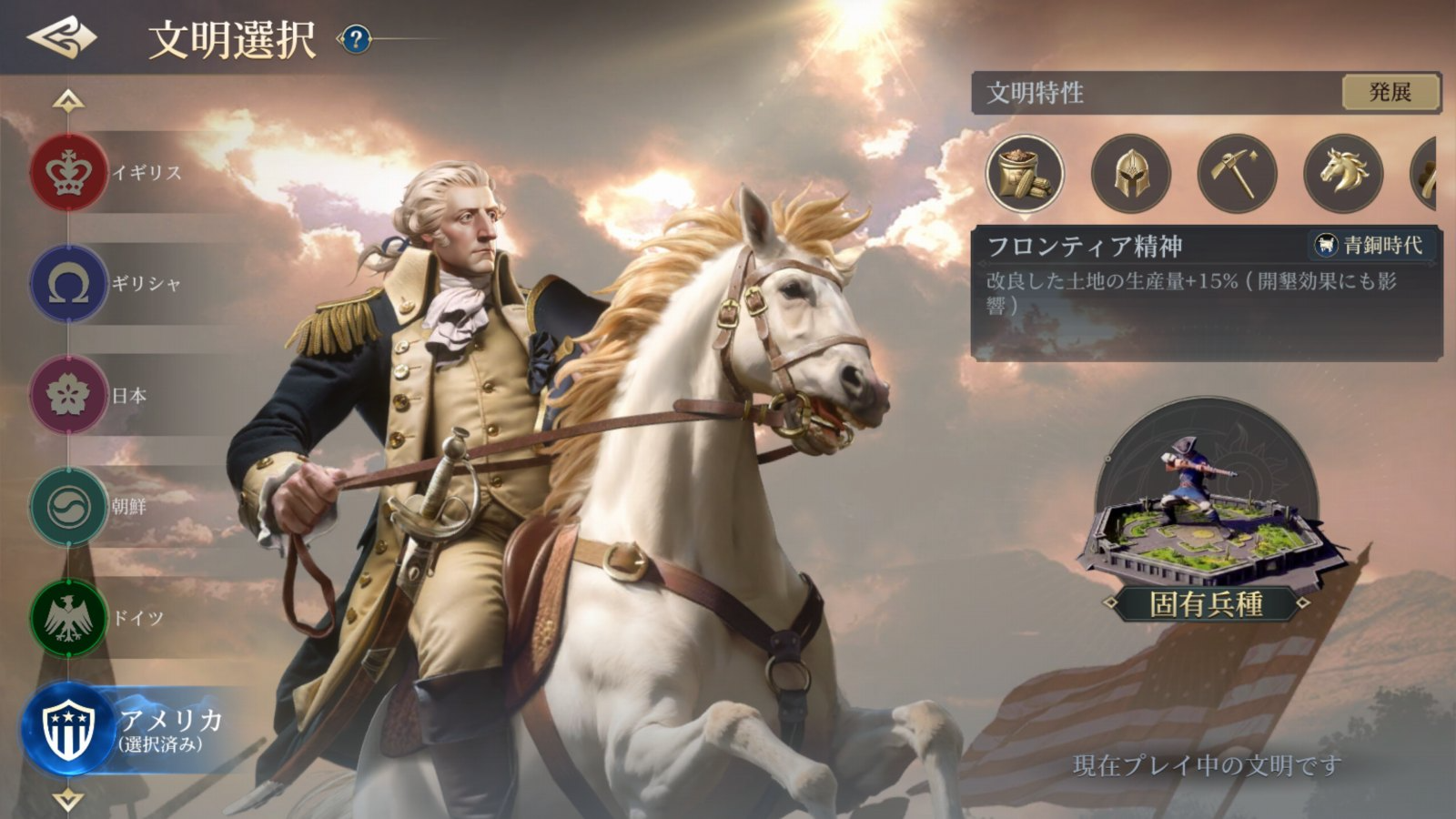
Task: Pick the 朝鮮 civilization
Action: [x=69, y=506]
